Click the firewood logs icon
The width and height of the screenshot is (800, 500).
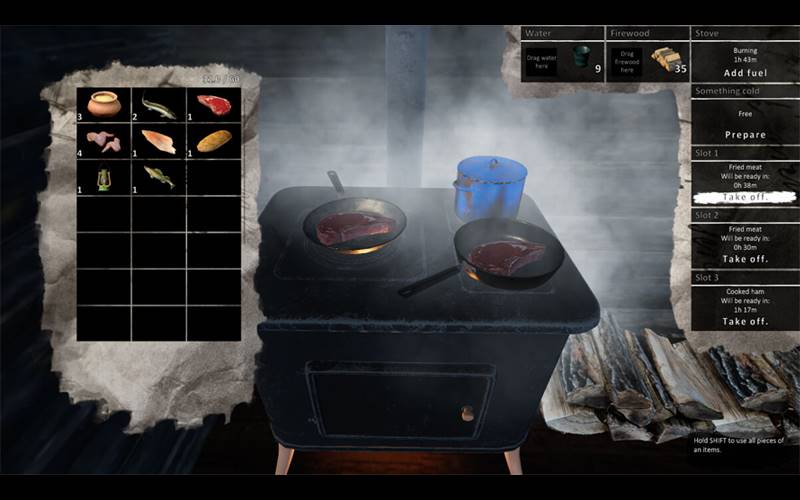pyautogui.click(x=665, y=60)
